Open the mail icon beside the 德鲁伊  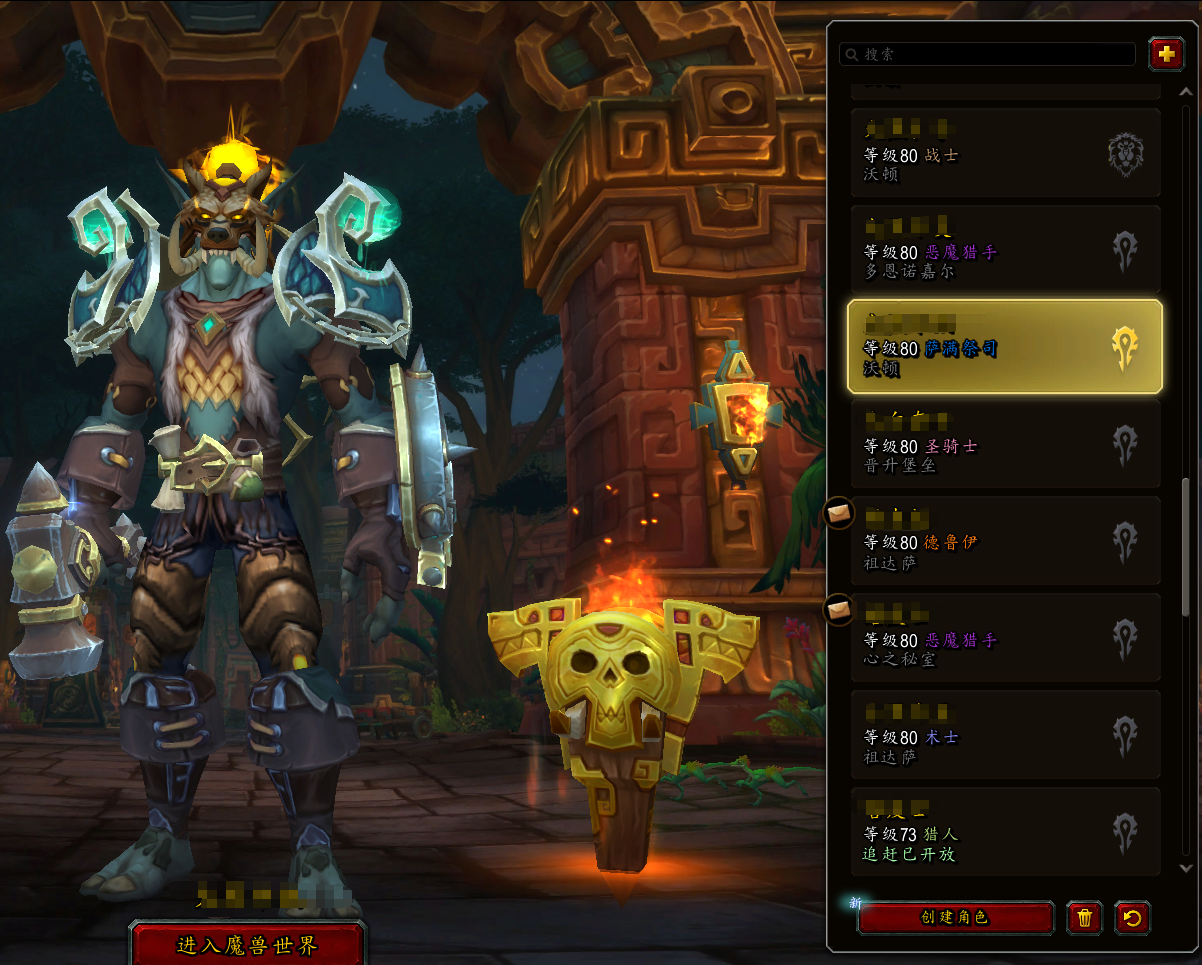coord(840,513)
